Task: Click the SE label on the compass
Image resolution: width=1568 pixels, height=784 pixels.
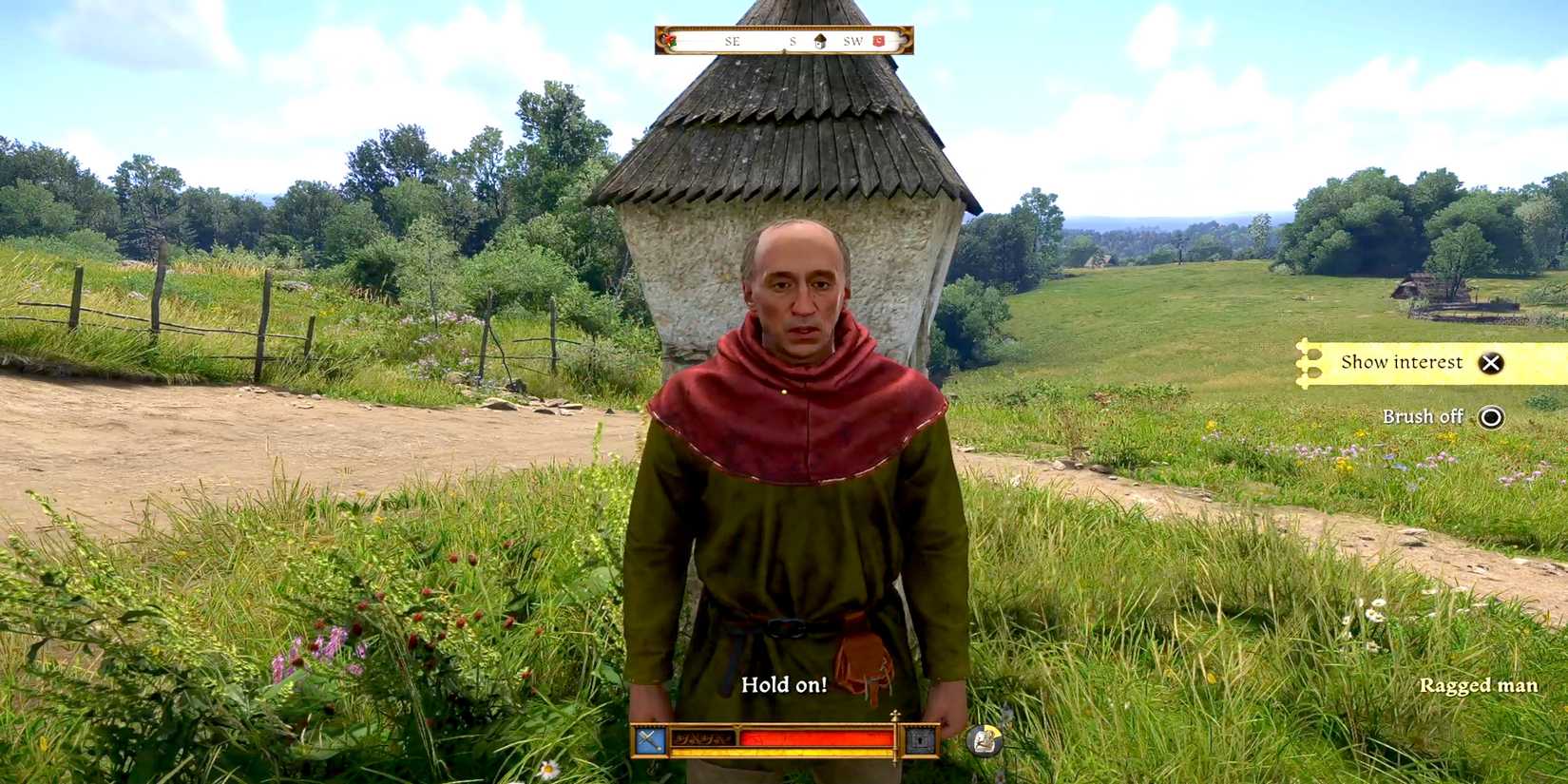Action: [732, 41]
